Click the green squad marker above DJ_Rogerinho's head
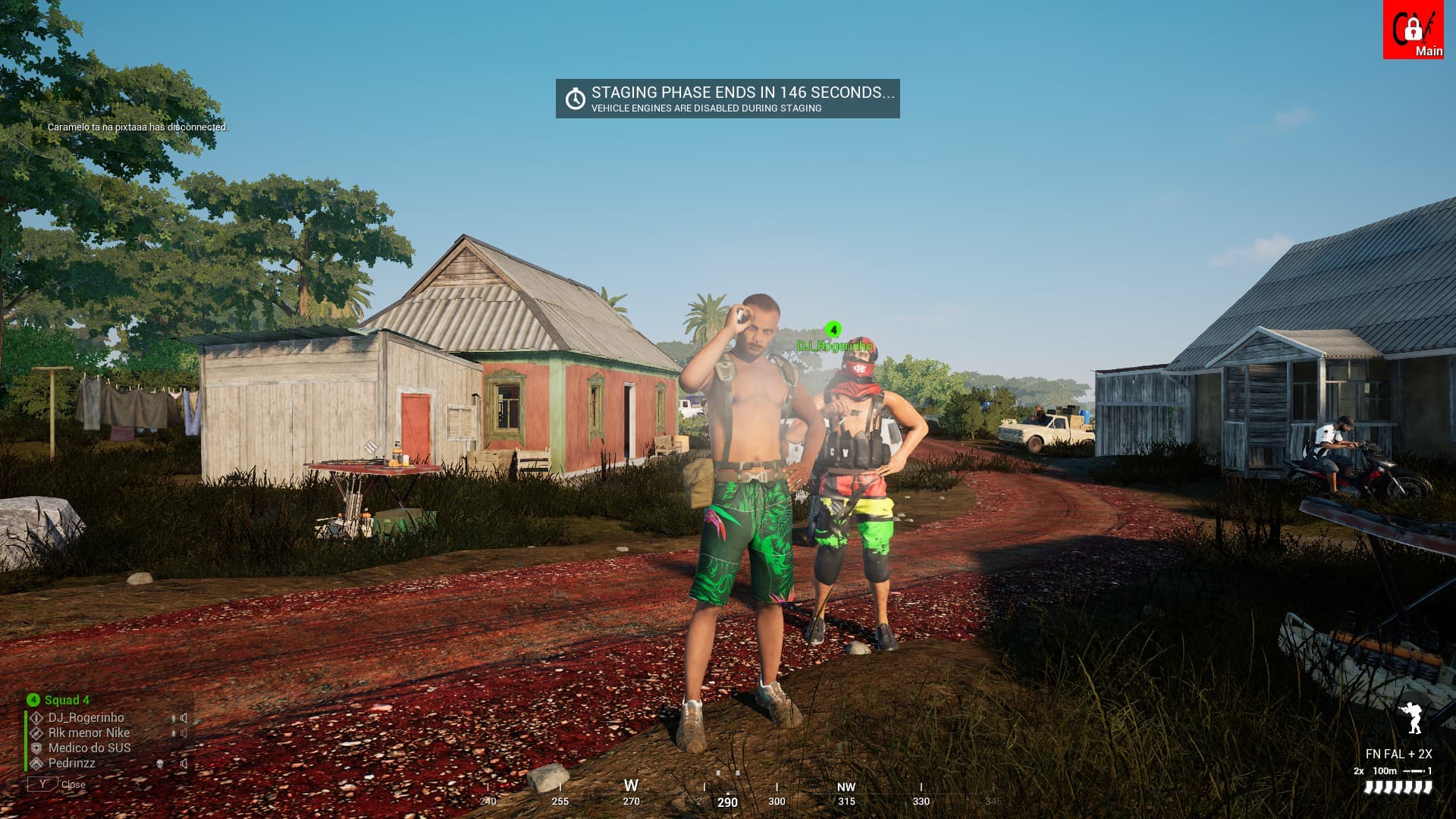Screen dimensions: 1456x819 click(x=835, y=330)
